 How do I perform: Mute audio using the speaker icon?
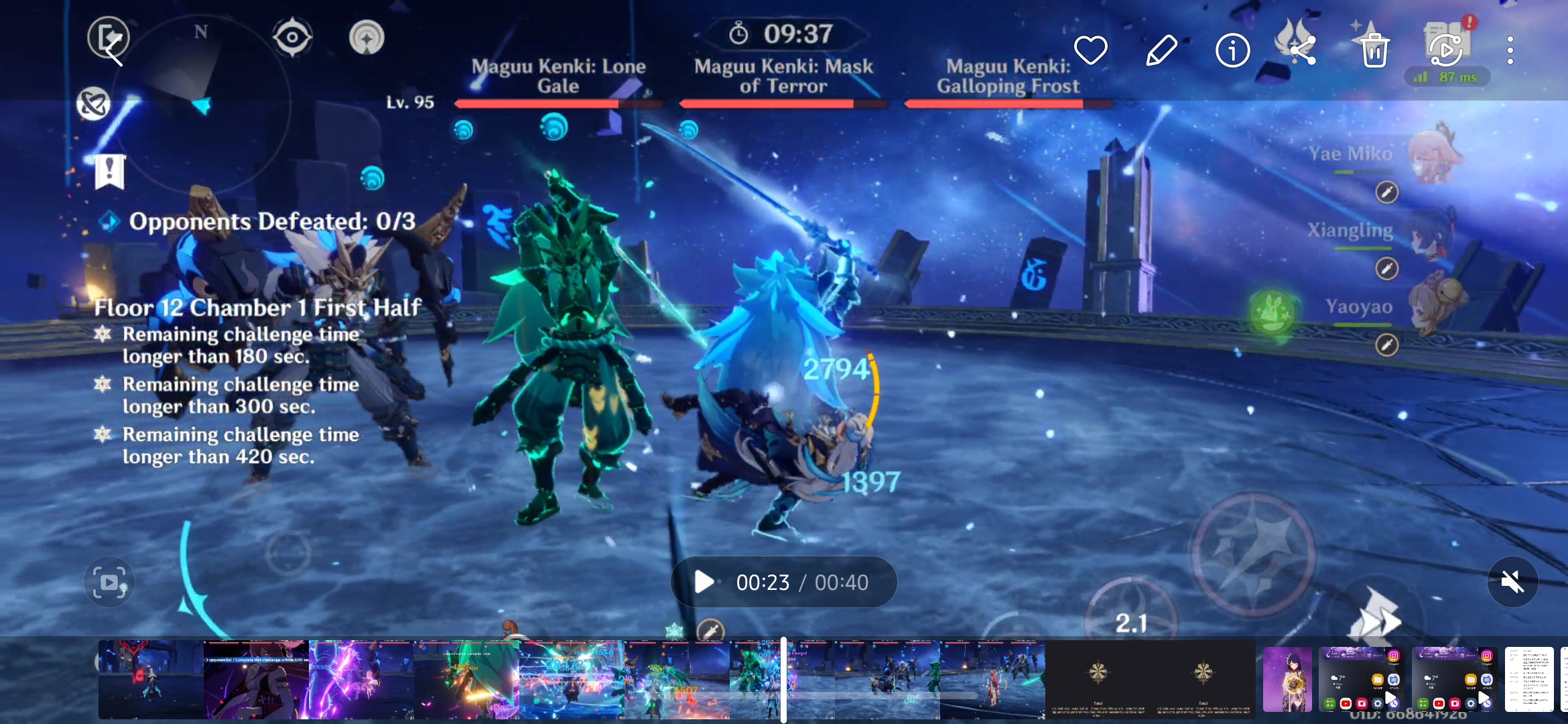[x=1513, y=581]
